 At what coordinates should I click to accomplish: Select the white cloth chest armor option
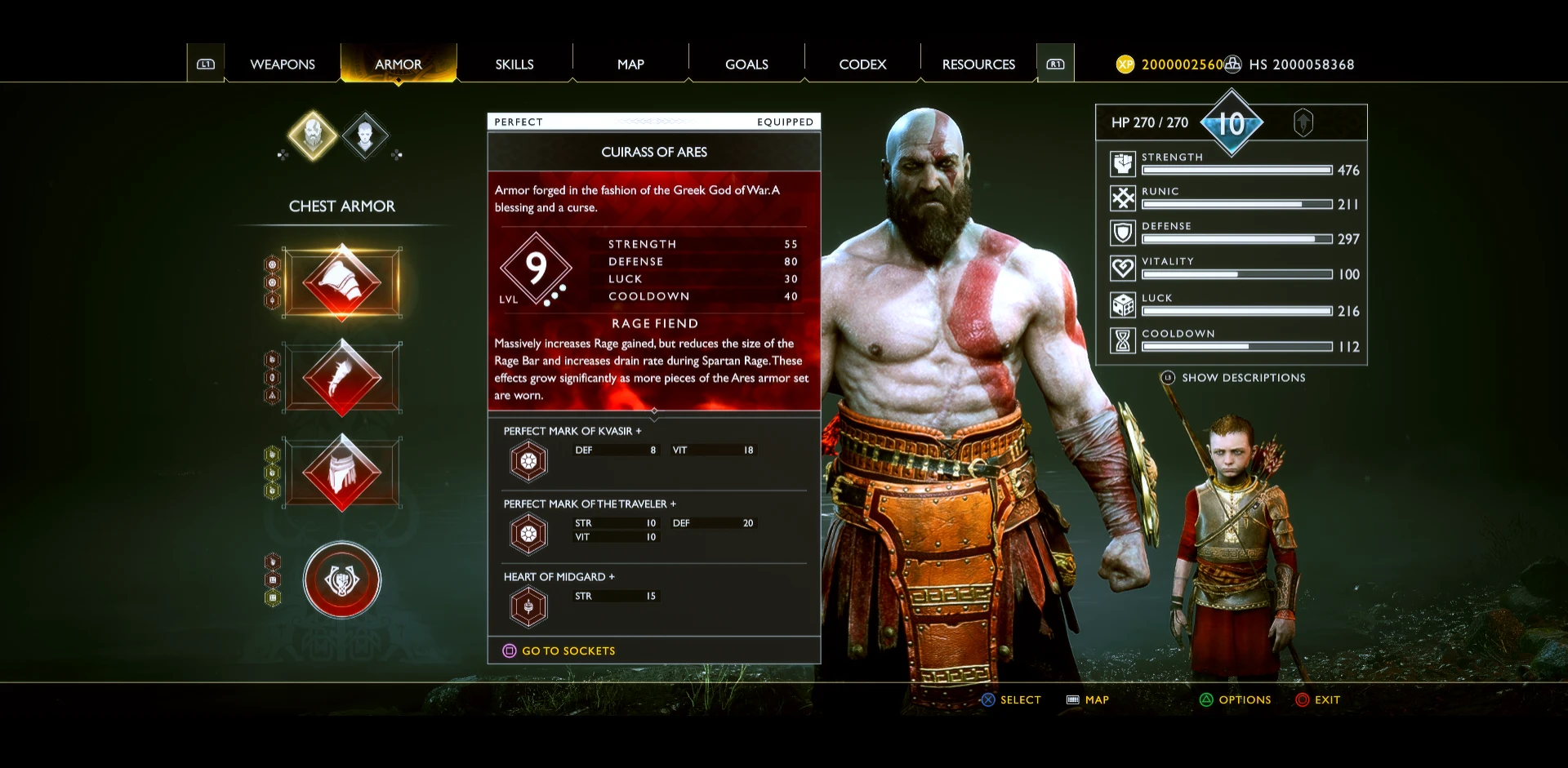[x=341, y=471]
